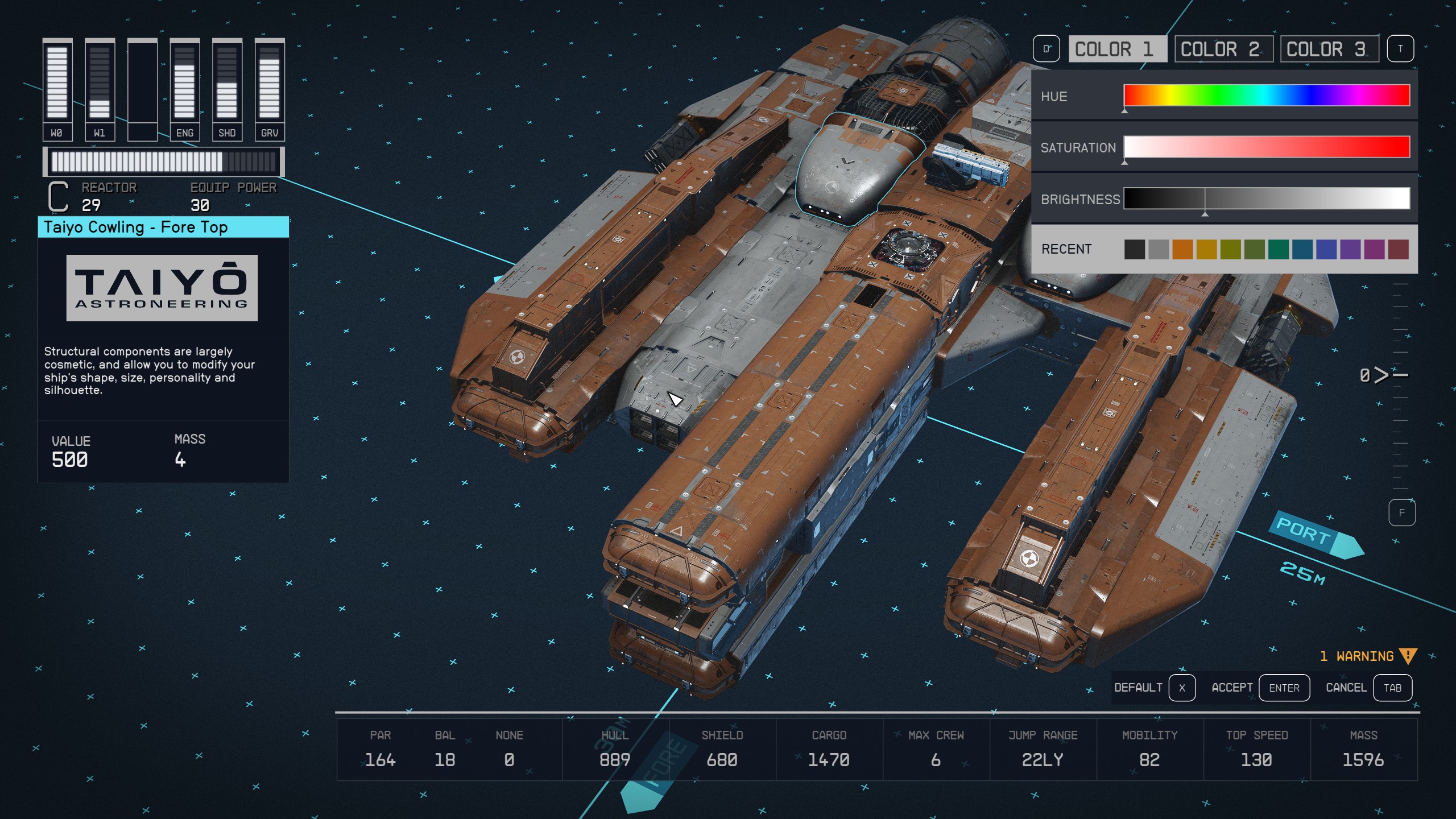Pick the violet purple recent swatch
The height and width of the screenshot is (819, 1456).
1350,249
